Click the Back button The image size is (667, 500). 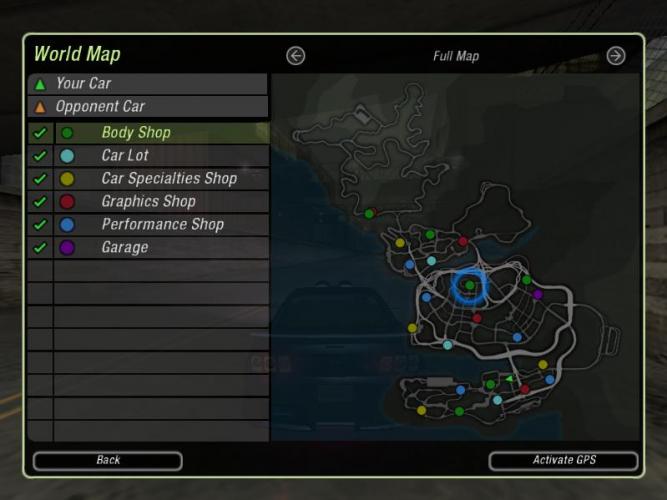pyautogui.click(x=108, y=460)
